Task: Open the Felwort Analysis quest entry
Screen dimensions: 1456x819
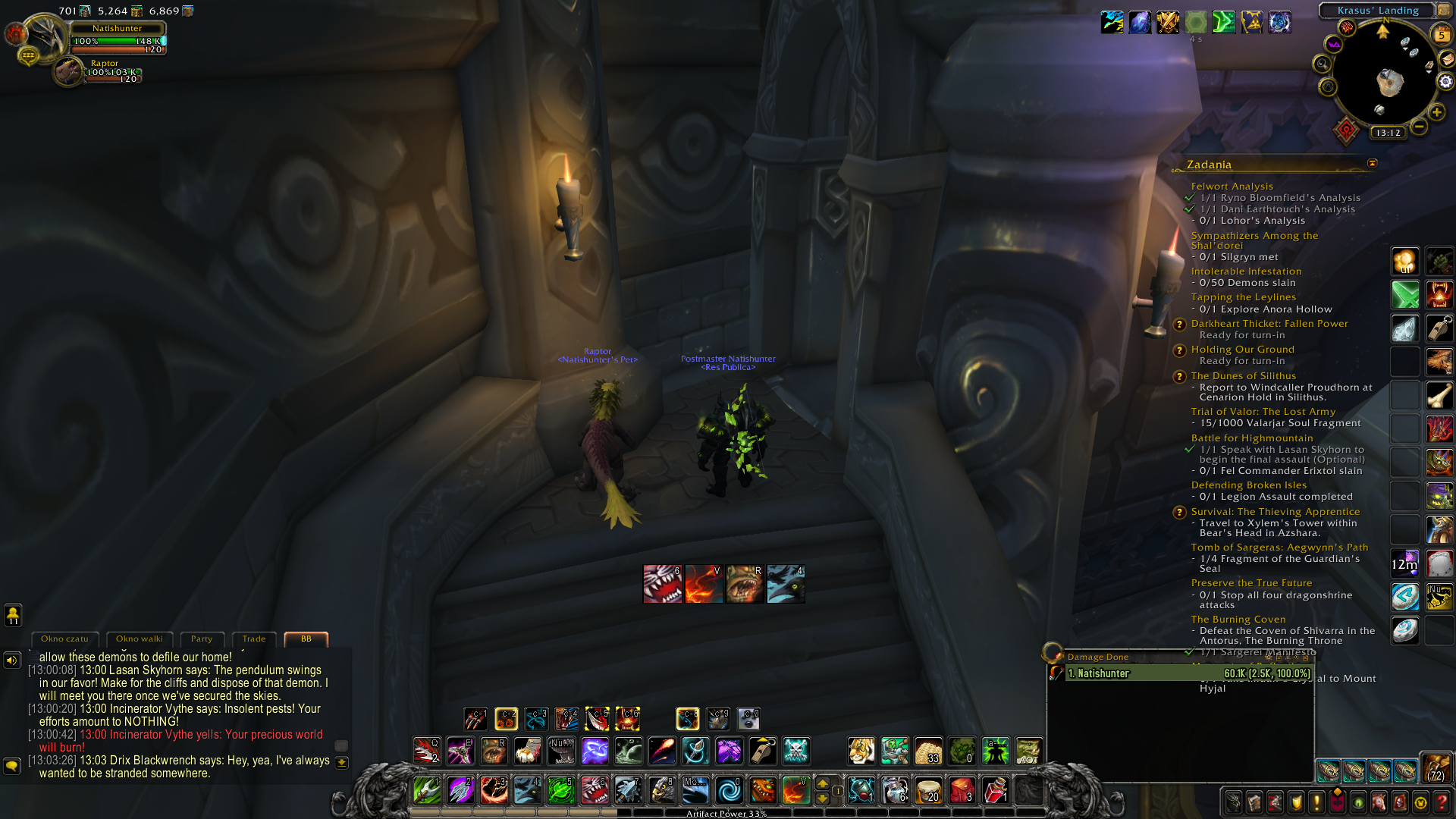Action: click(1232, 187)
